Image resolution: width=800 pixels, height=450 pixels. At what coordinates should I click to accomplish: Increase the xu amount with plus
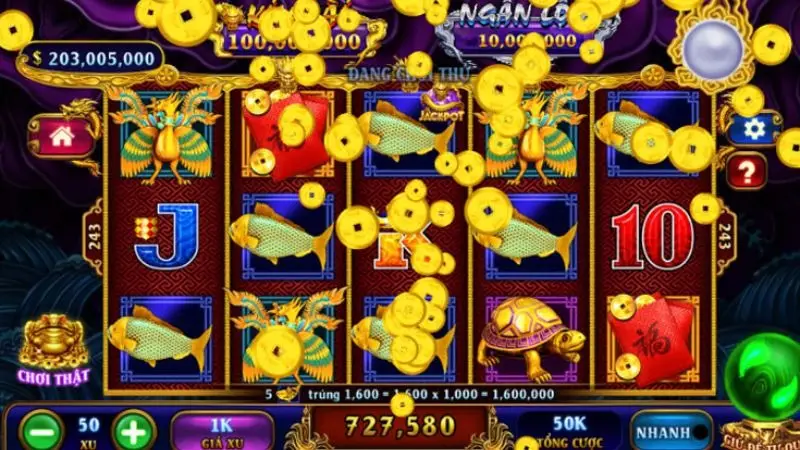tap(134, 432)
